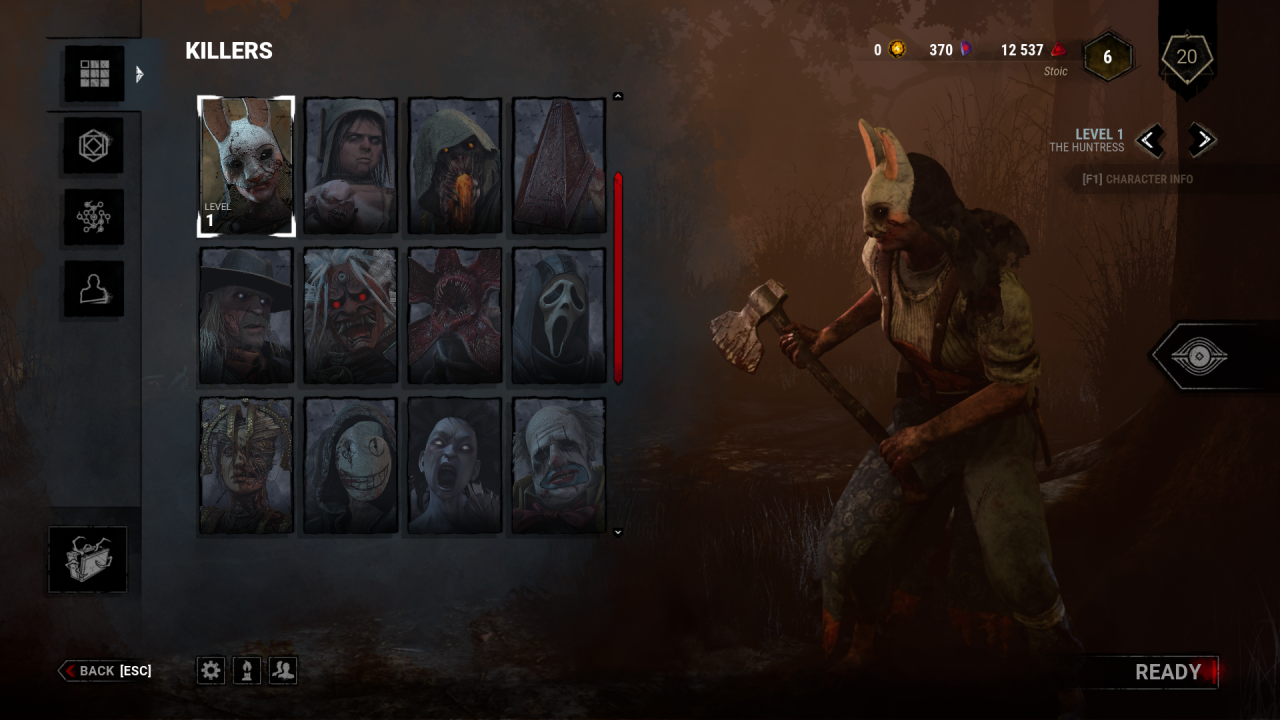Open the game settings gear
This screenshot has width=1280, height=720.
[210, 670]
